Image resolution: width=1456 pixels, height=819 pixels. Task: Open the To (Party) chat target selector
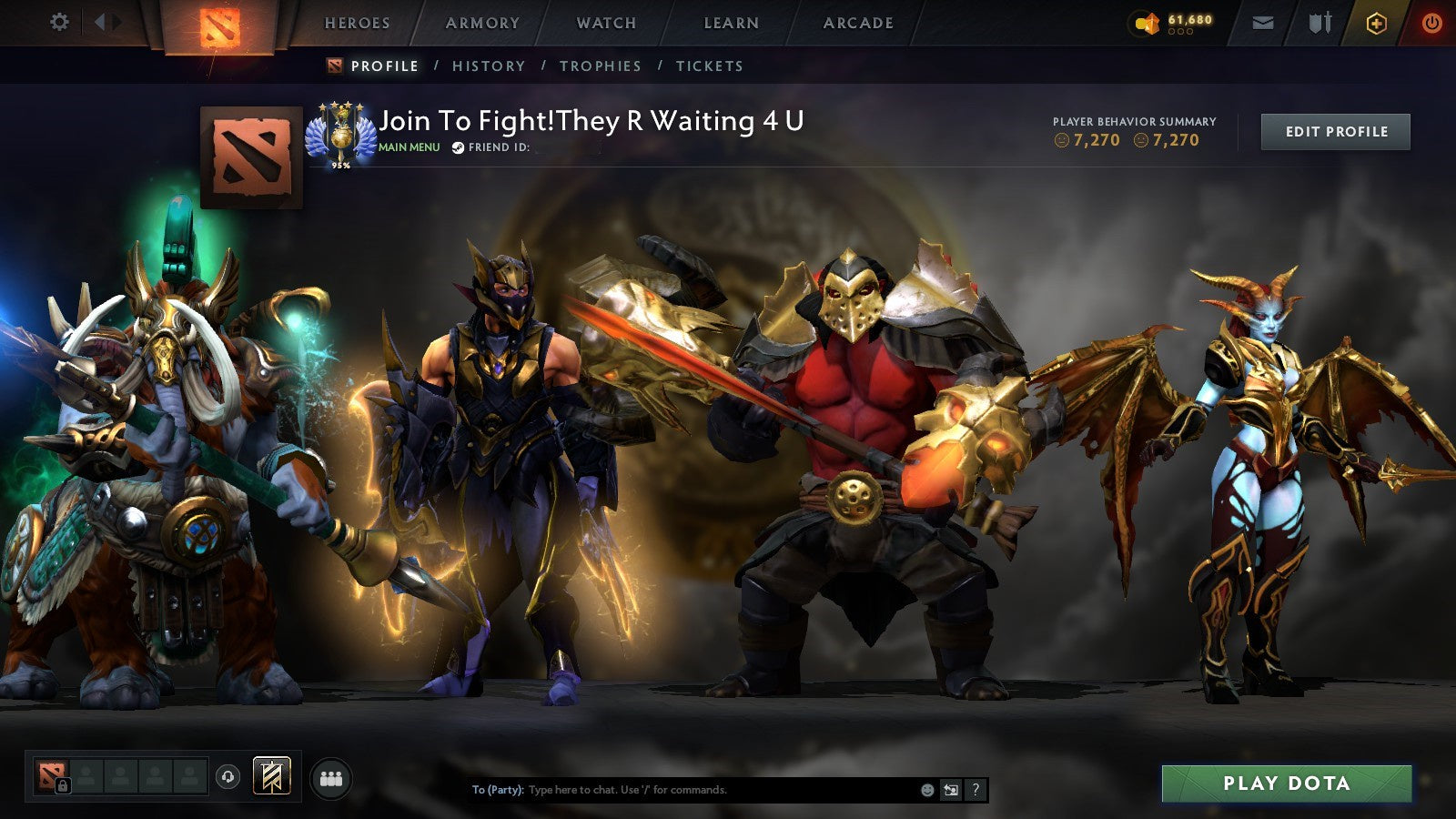coord(497,790)
